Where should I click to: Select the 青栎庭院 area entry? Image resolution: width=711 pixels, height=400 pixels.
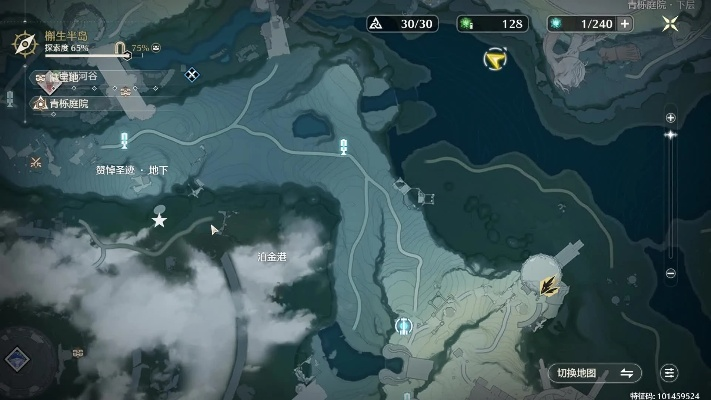[68, 103]
